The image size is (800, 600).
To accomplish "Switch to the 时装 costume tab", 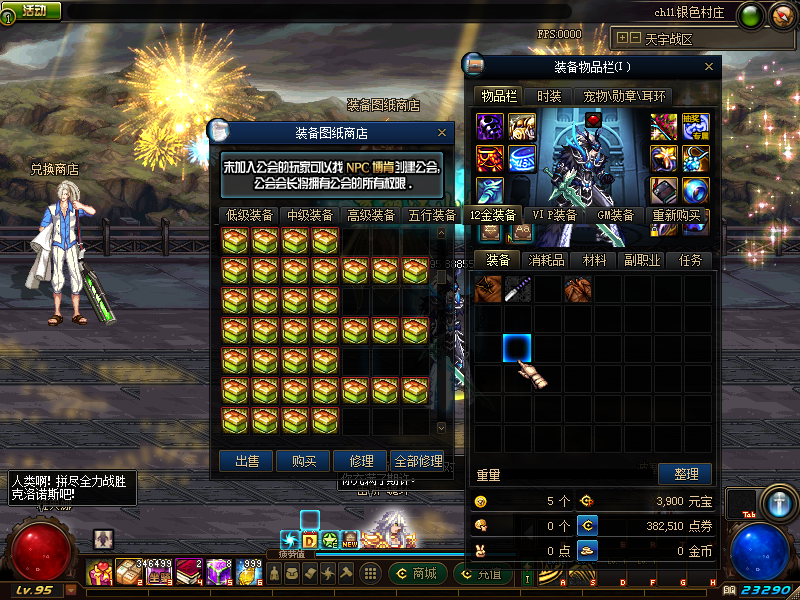I will (x=549, y=96).
